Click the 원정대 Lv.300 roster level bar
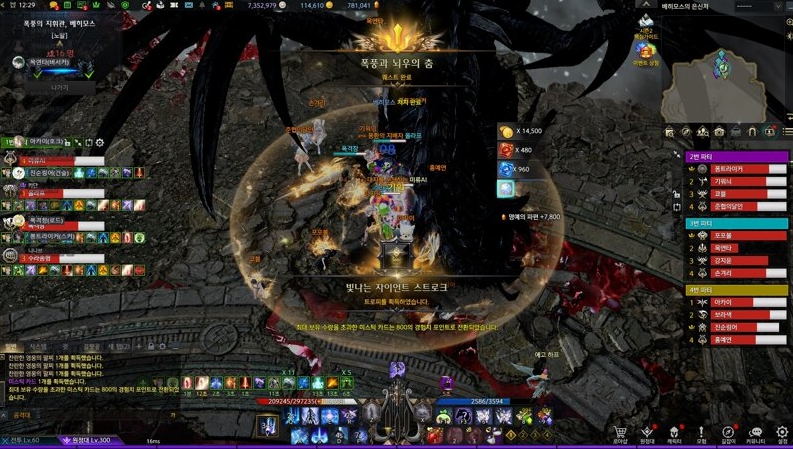Screen dimensions: 793x449 pos(95,440)
